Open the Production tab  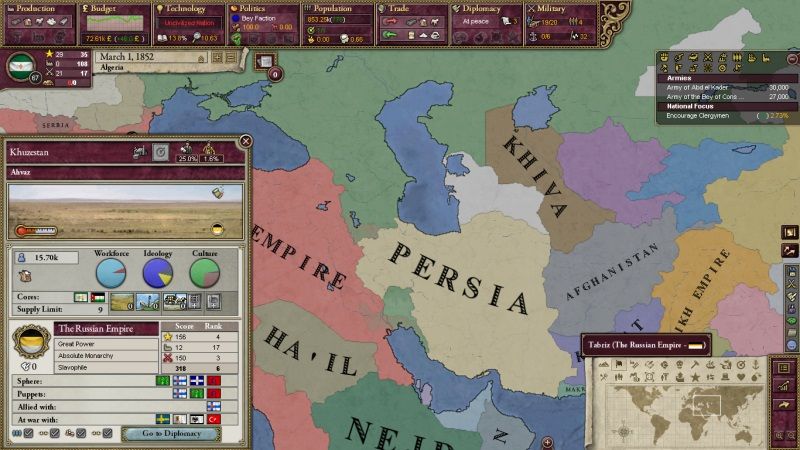point(37,8)
